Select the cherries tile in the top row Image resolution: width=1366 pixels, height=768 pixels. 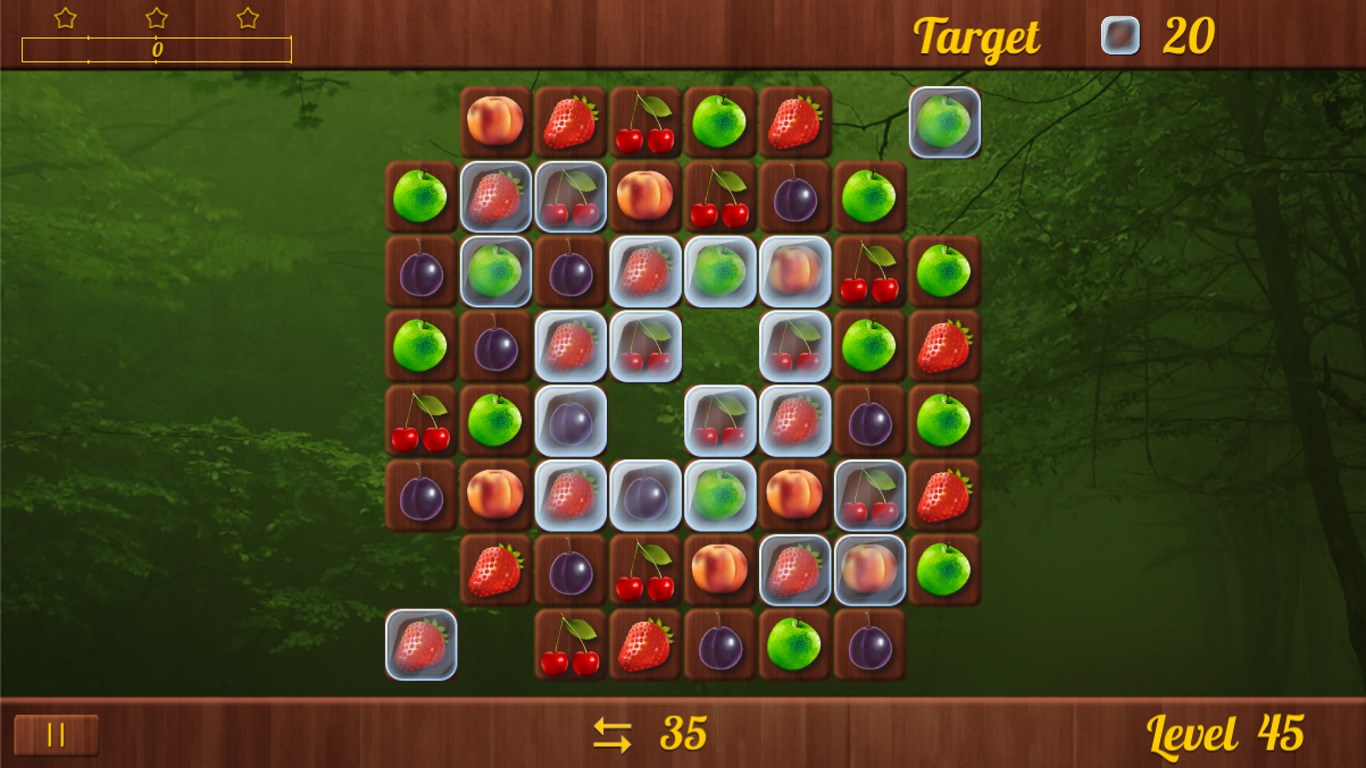click(645, 121)
